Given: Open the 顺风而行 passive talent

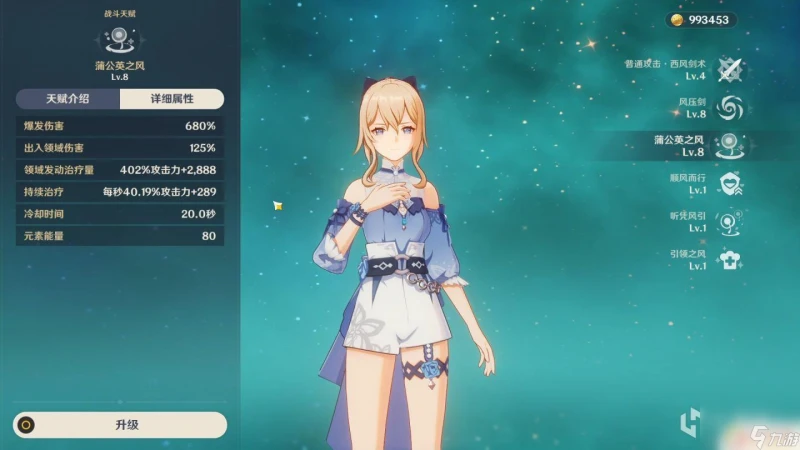Looking at the screenshot, I should (731, 184).
